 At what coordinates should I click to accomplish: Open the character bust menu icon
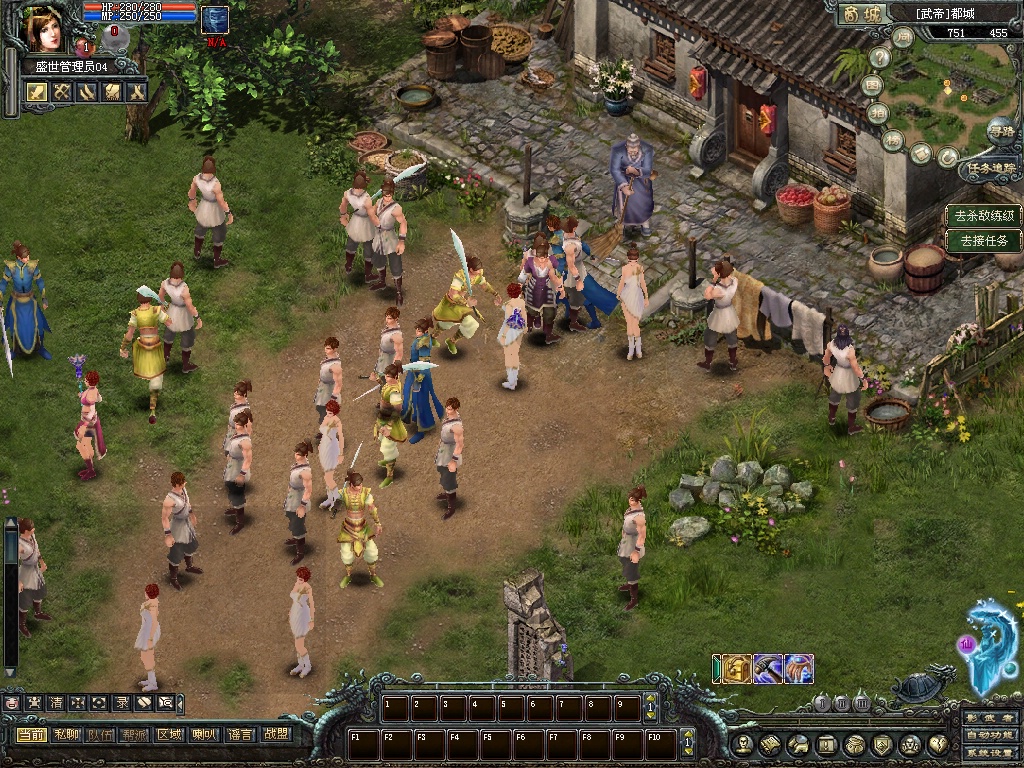click(742, 744)
